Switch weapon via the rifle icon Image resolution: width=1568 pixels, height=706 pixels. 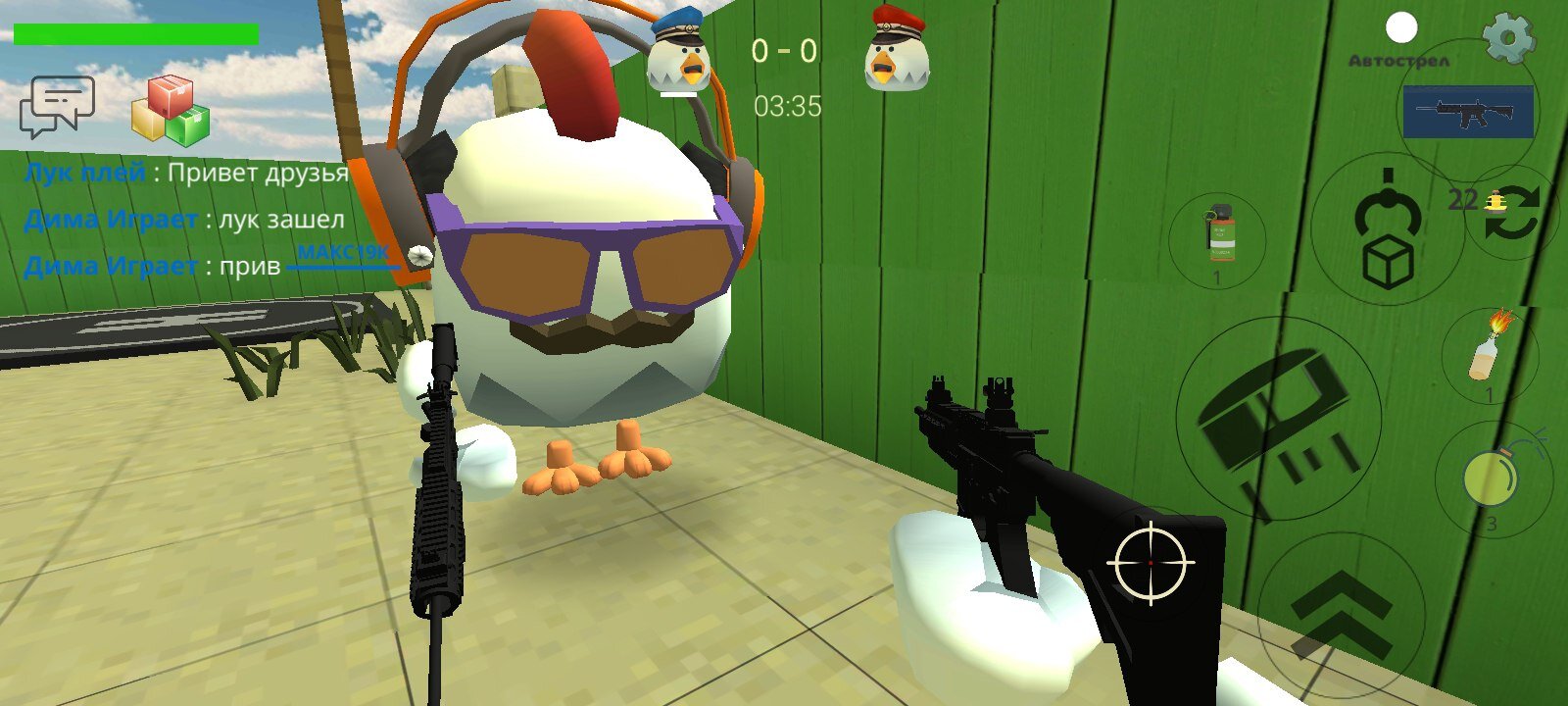(x=1467, y=111)
